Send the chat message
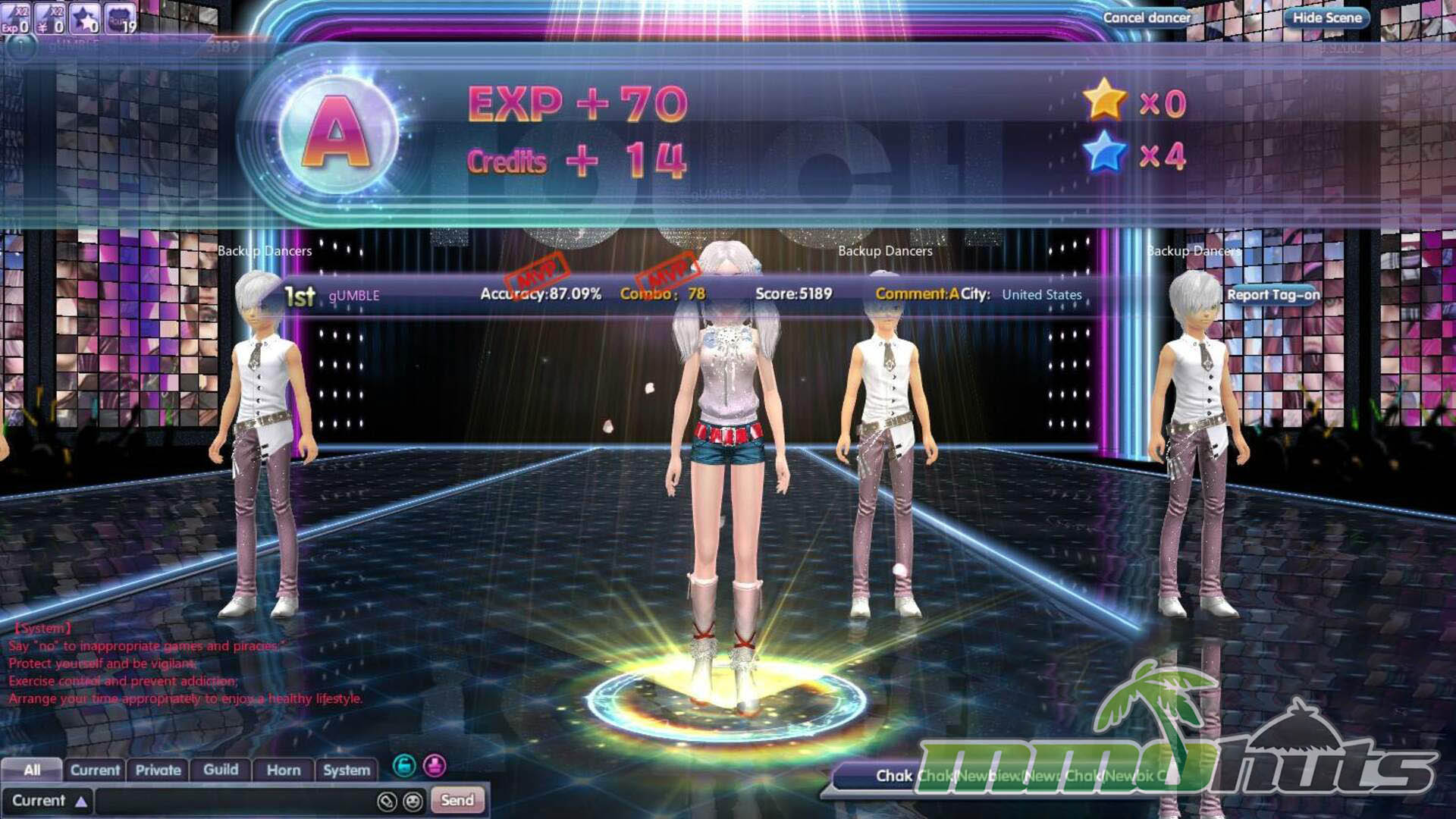1456x819 pixels. point(457,800)
